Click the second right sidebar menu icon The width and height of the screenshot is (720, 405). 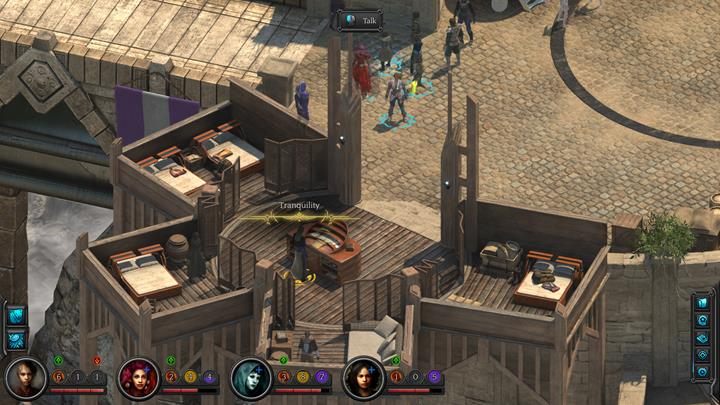click(x=701, y=320)
